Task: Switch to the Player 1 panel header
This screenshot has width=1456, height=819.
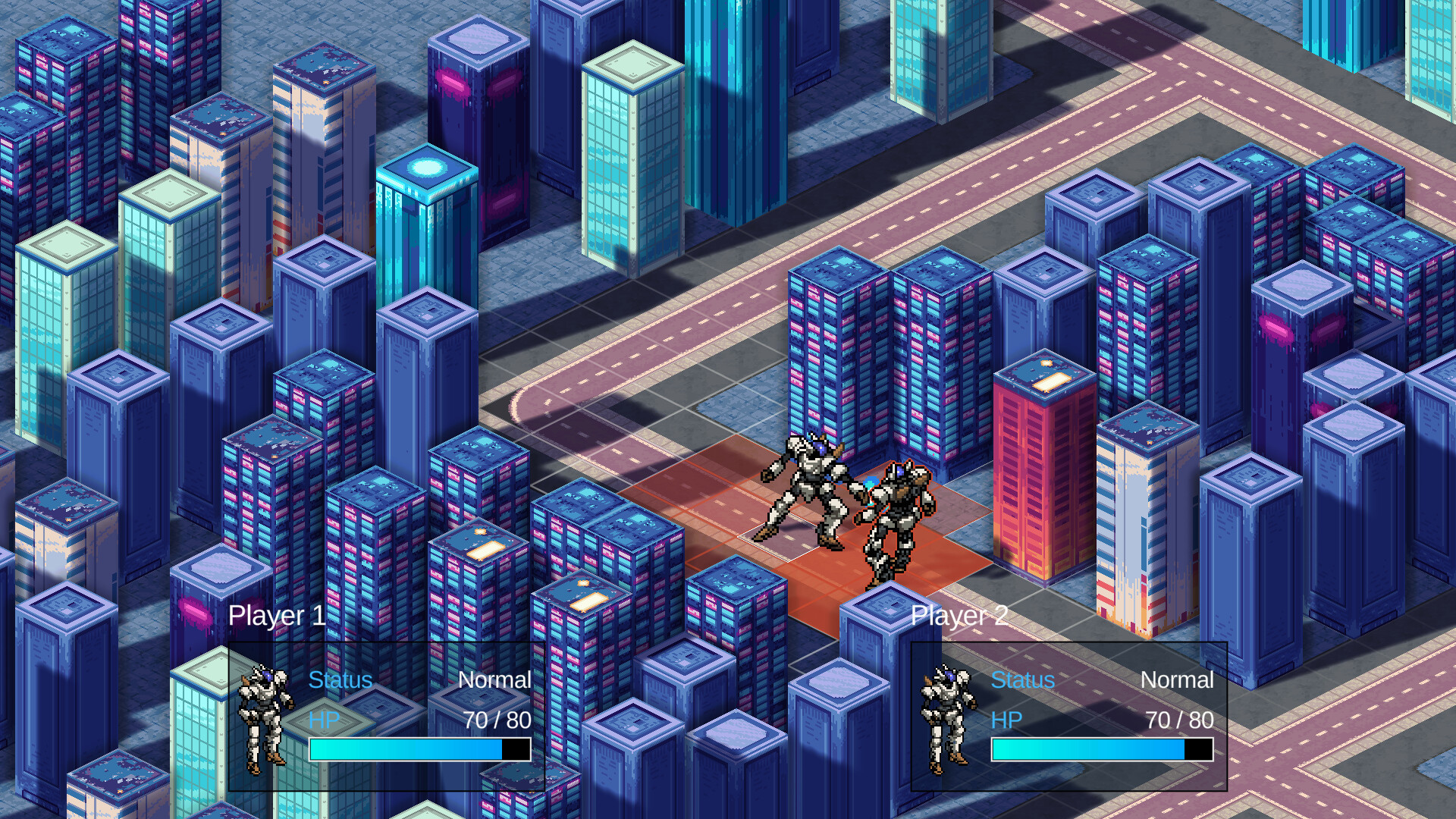Action: click(x=278, y=616)
